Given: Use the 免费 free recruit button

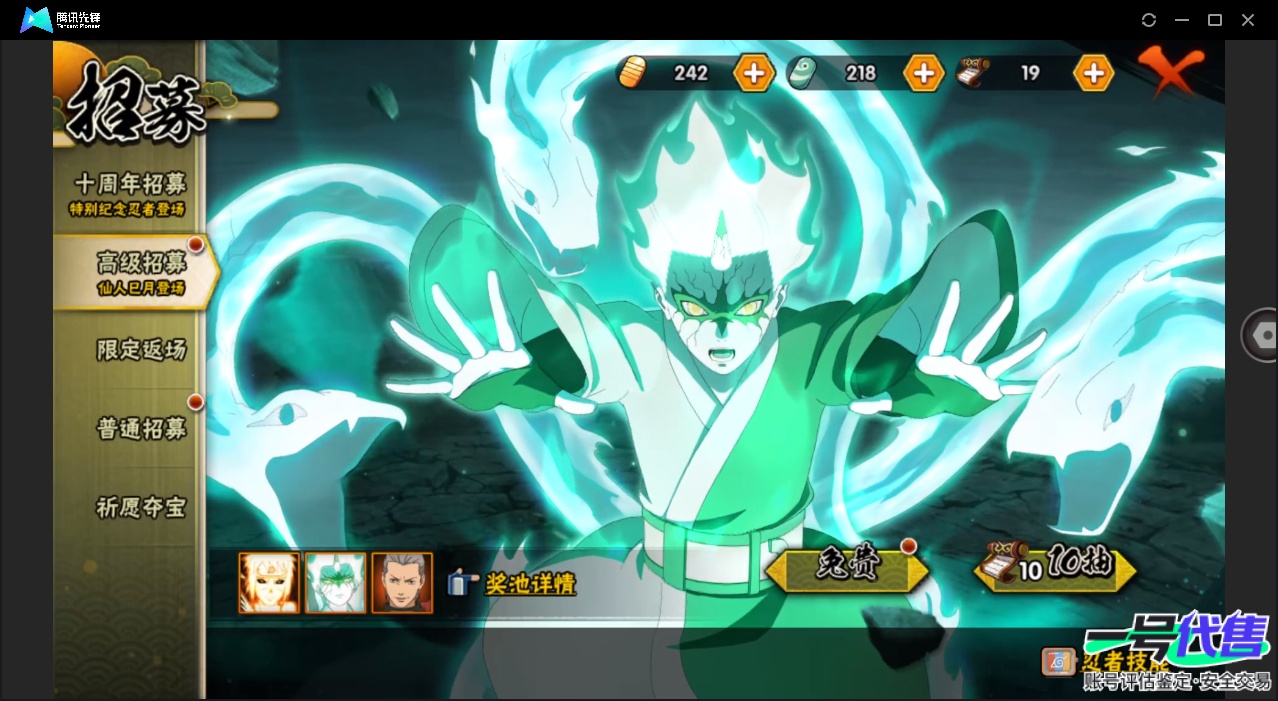Looking at the screenshot, I should click(x=848, y=567).
